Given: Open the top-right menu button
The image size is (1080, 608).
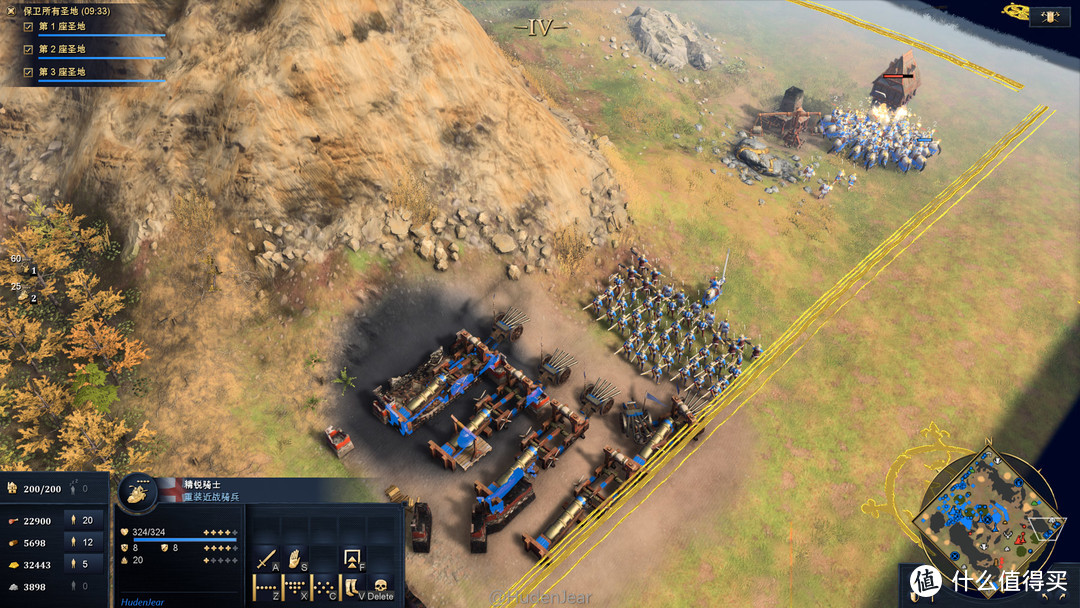Looking at the screenshot, I should (x=1051, y=15).
